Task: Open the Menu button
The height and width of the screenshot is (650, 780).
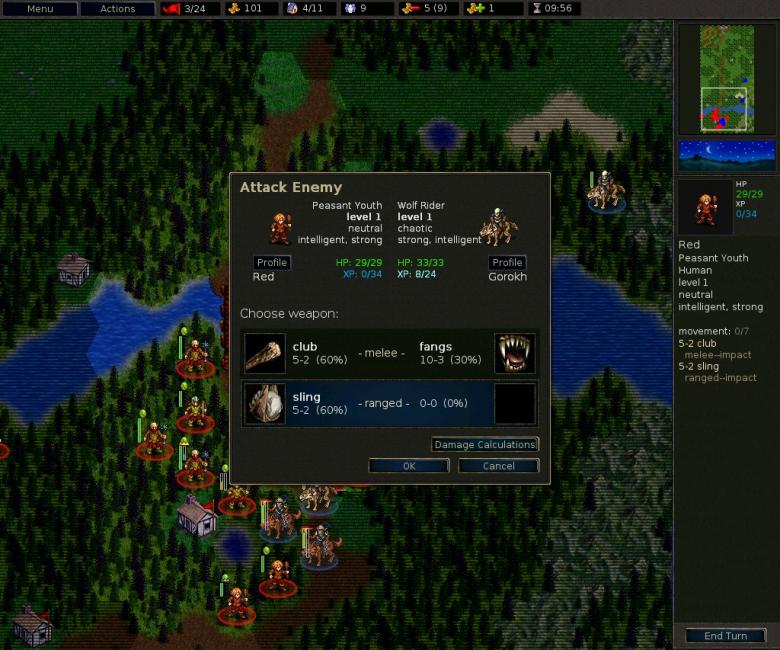Action: click(40, 9)
